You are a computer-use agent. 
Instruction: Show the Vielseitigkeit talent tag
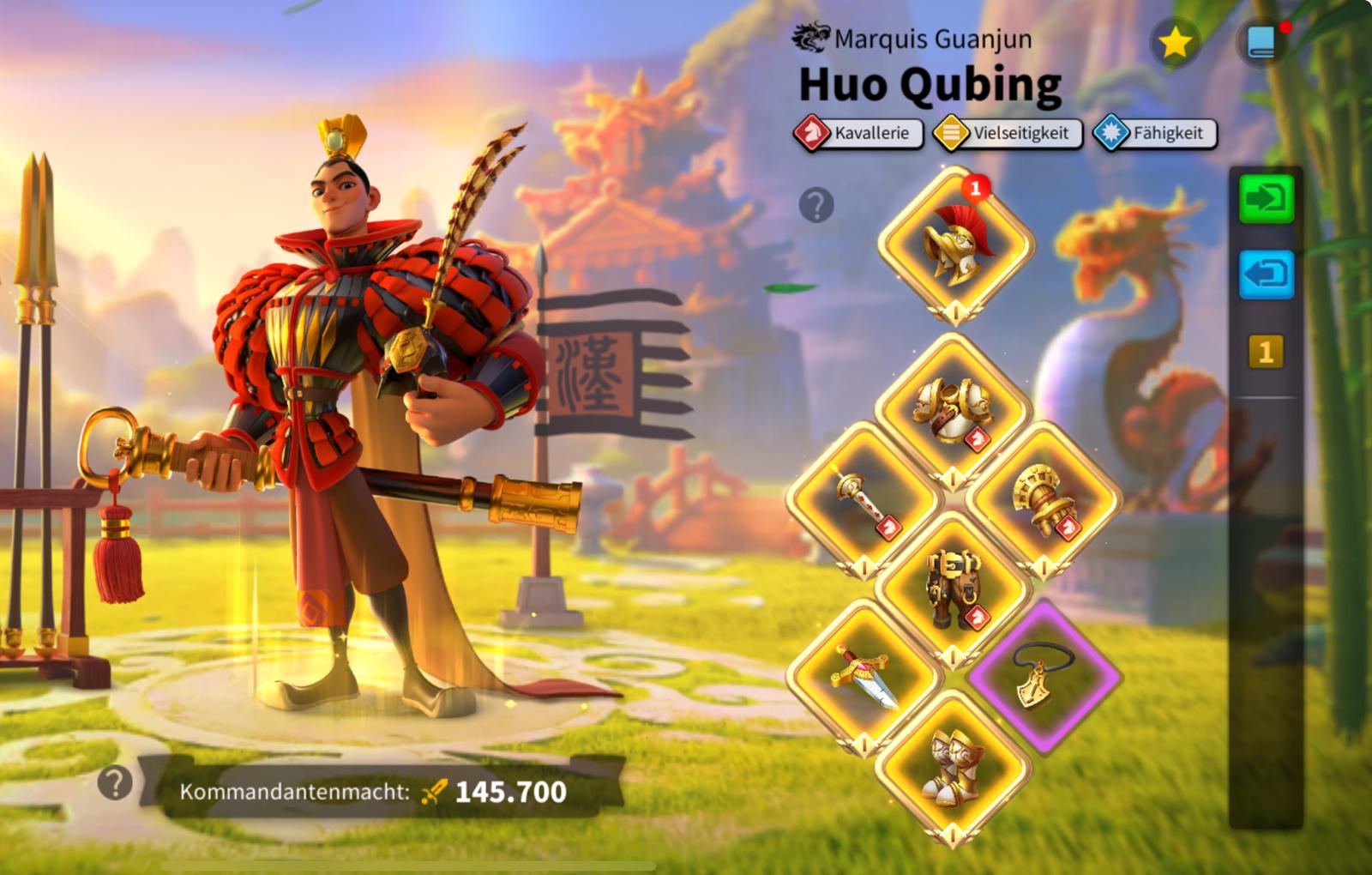tap(1007, 134)
